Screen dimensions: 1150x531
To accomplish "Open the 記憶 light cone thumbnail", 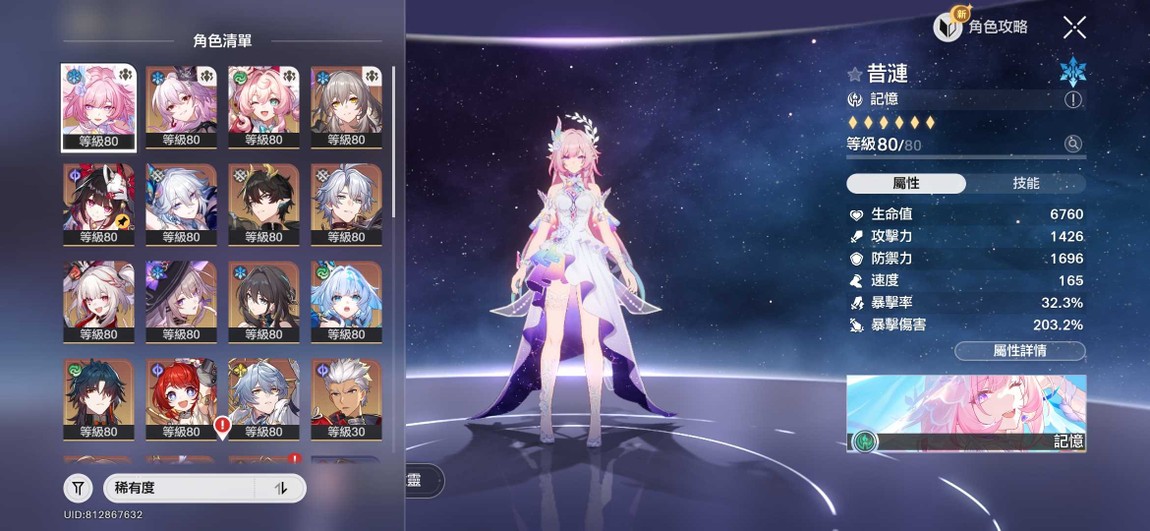I will pyautogui.click(x=966, y=414).
